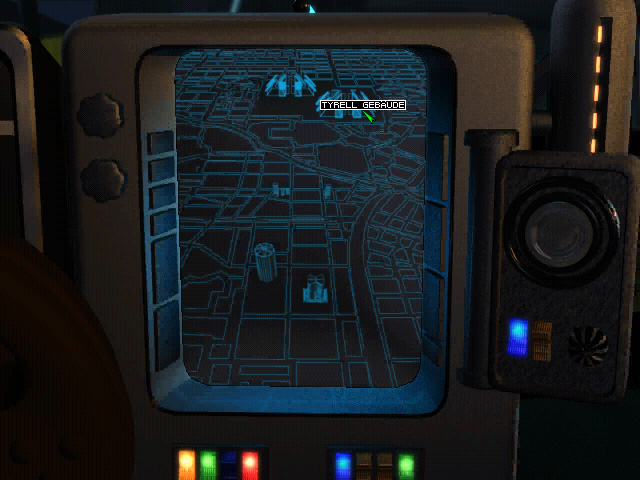The width and height of the screenshot is (640, 480).
Task: Select the pyramid building left of Tyrell Gebäude
Action: (291, 83)
